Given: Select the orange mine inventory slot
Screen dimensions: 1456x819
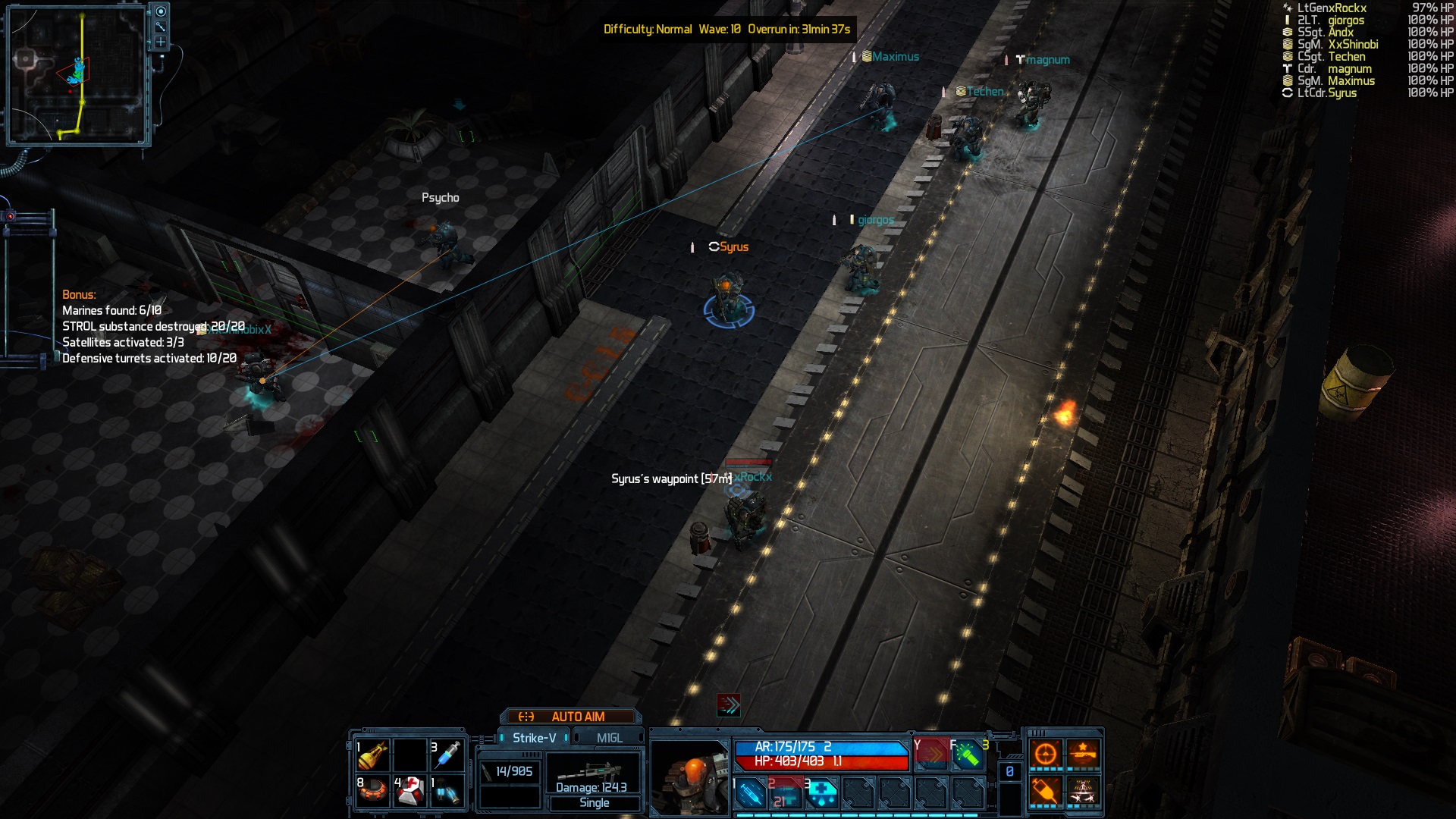Looking at the screenshot, I should tap(372, 792).
